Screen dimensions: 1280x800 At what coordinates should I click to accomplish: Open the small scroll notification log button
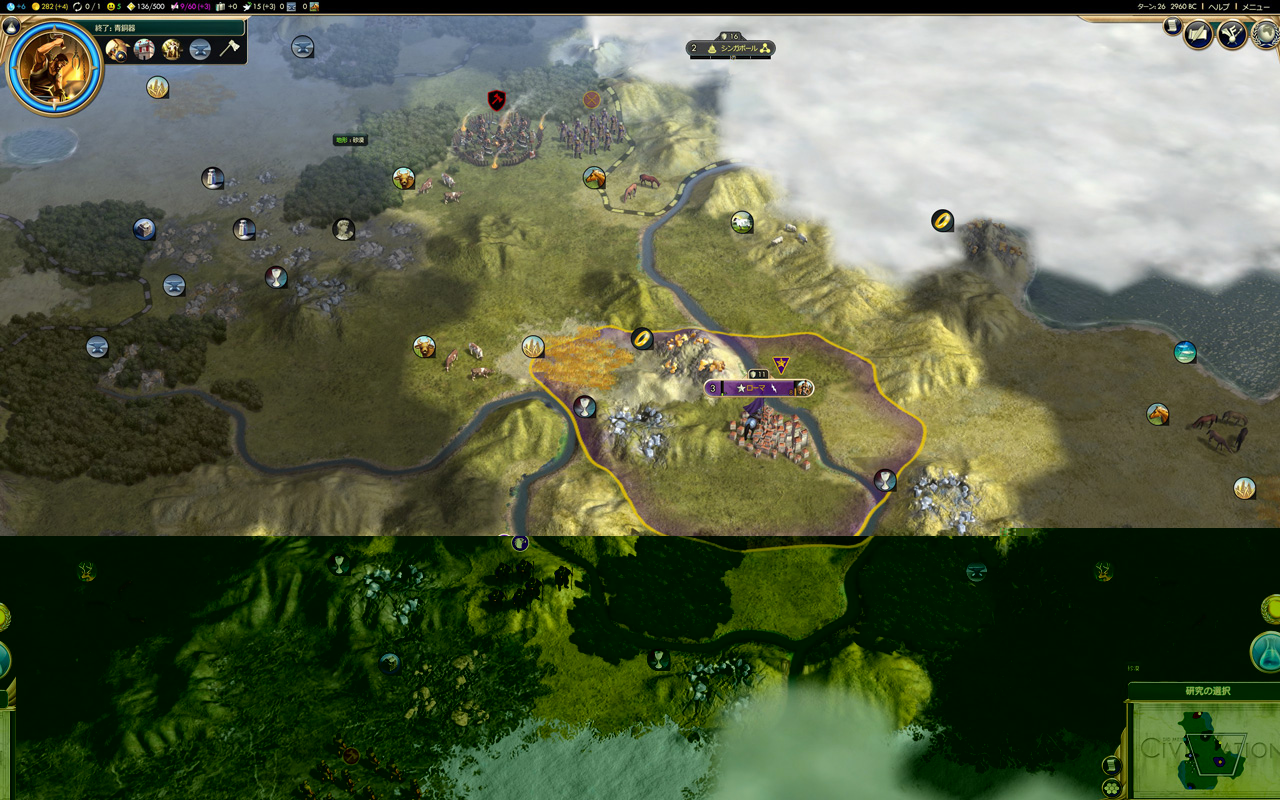(1173, 27)
